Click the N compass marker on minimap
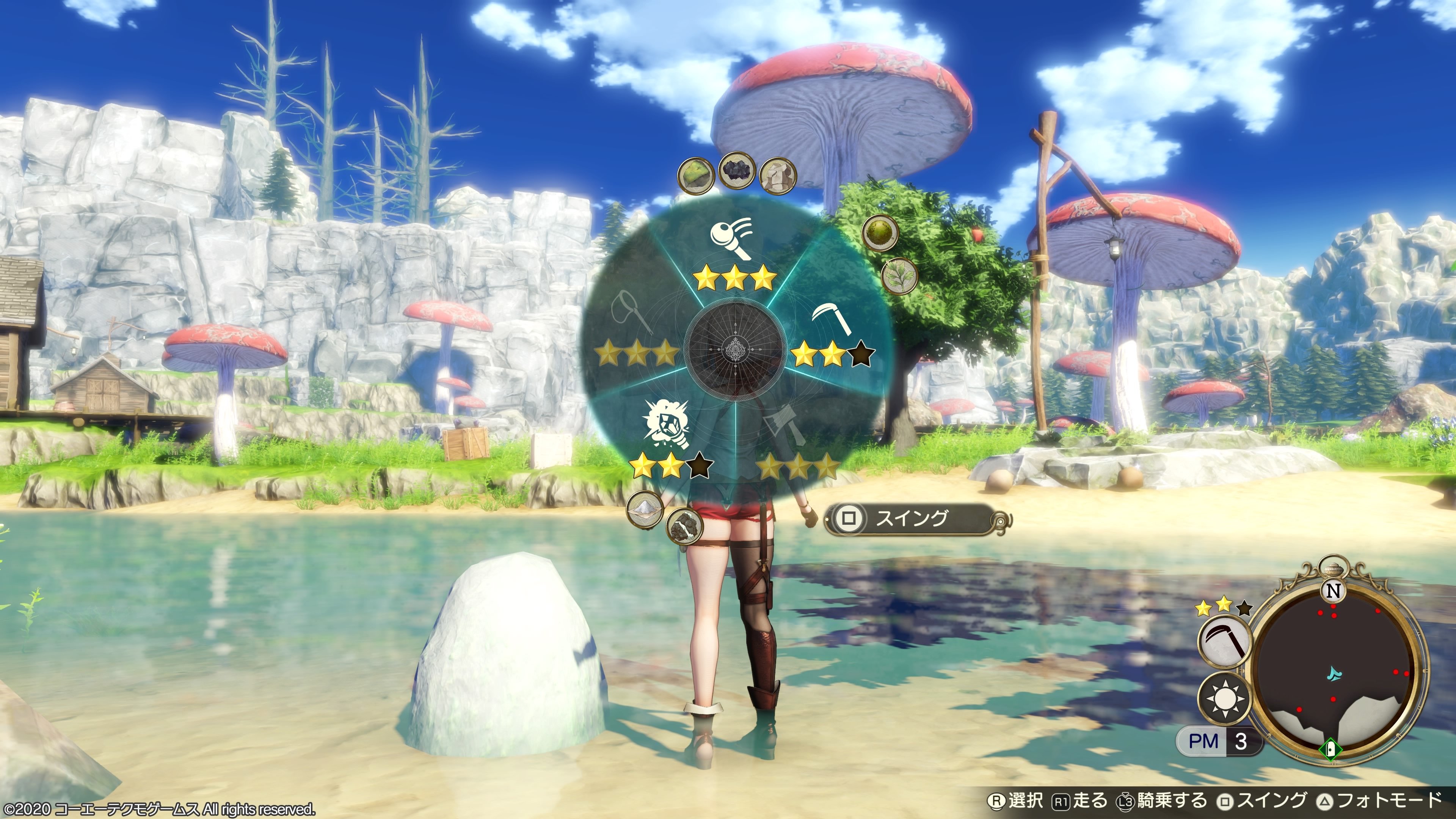This screenshot has width=1456, height=819. pos(1334,591)
